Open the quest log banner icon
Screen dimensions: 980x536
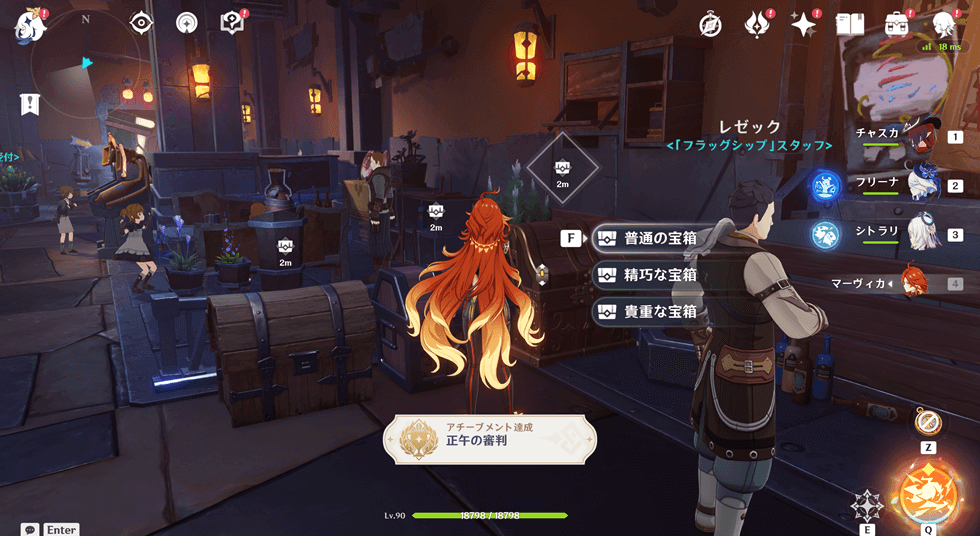pyautogui.click(x=30, y=103)
